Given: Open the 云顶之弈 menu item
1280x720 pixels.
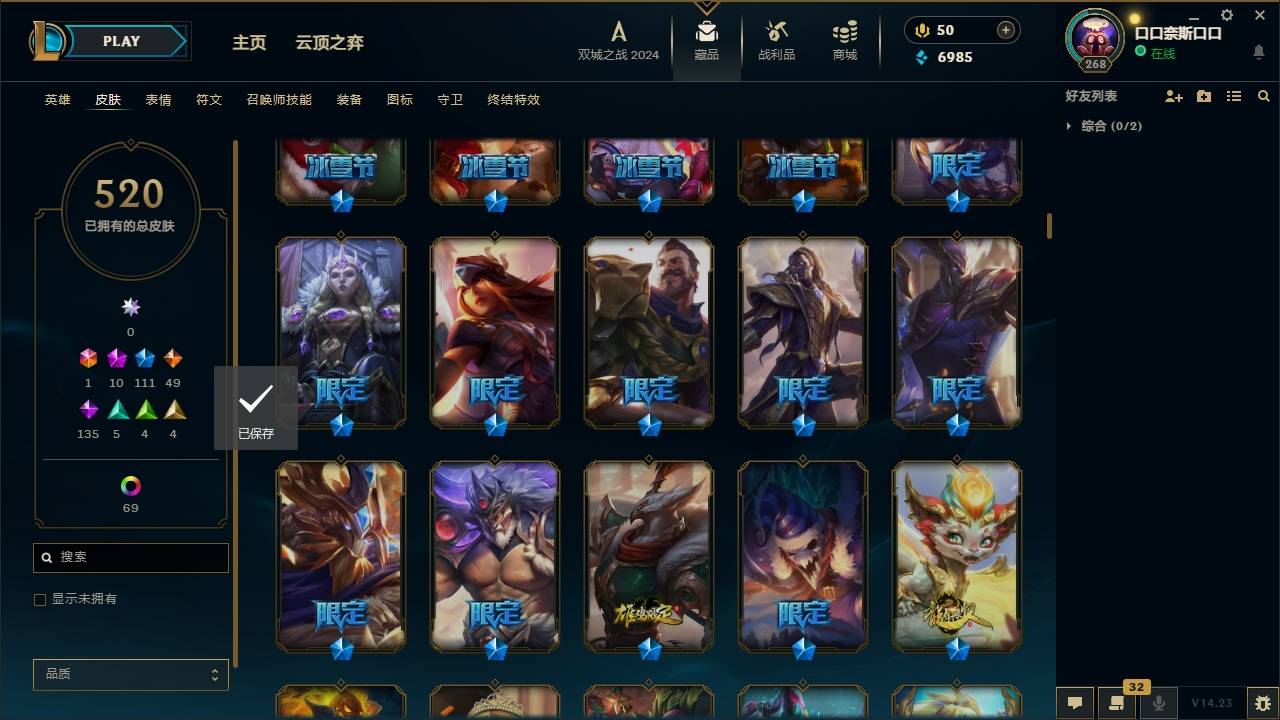Looking at the screenshot, I should coord(330,43).
